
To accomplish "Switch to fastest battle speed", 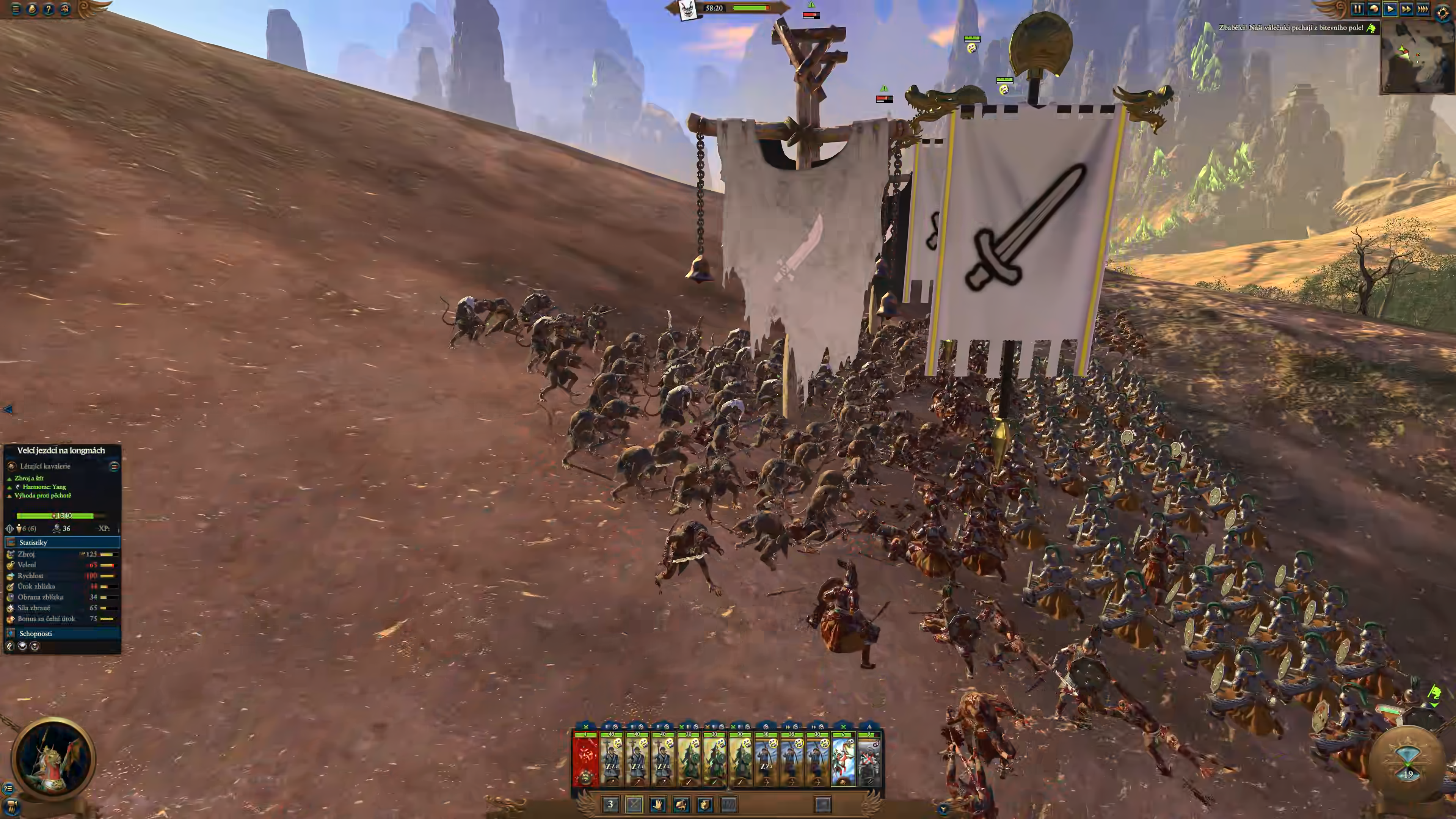I will [x=1423, y=9].
